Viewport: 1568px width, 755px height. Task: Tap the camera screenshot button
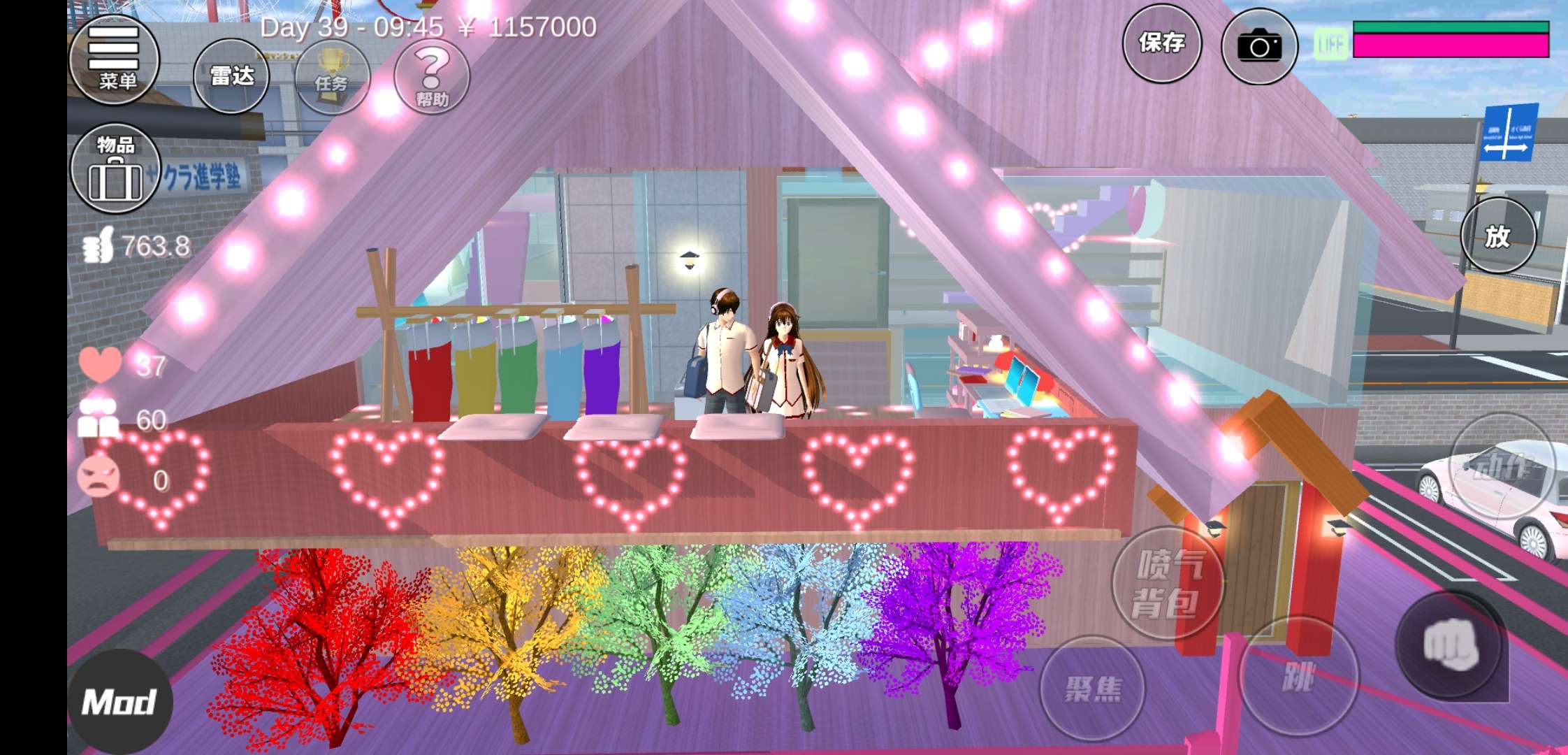pyautogui.click(x=1258, y=46)
